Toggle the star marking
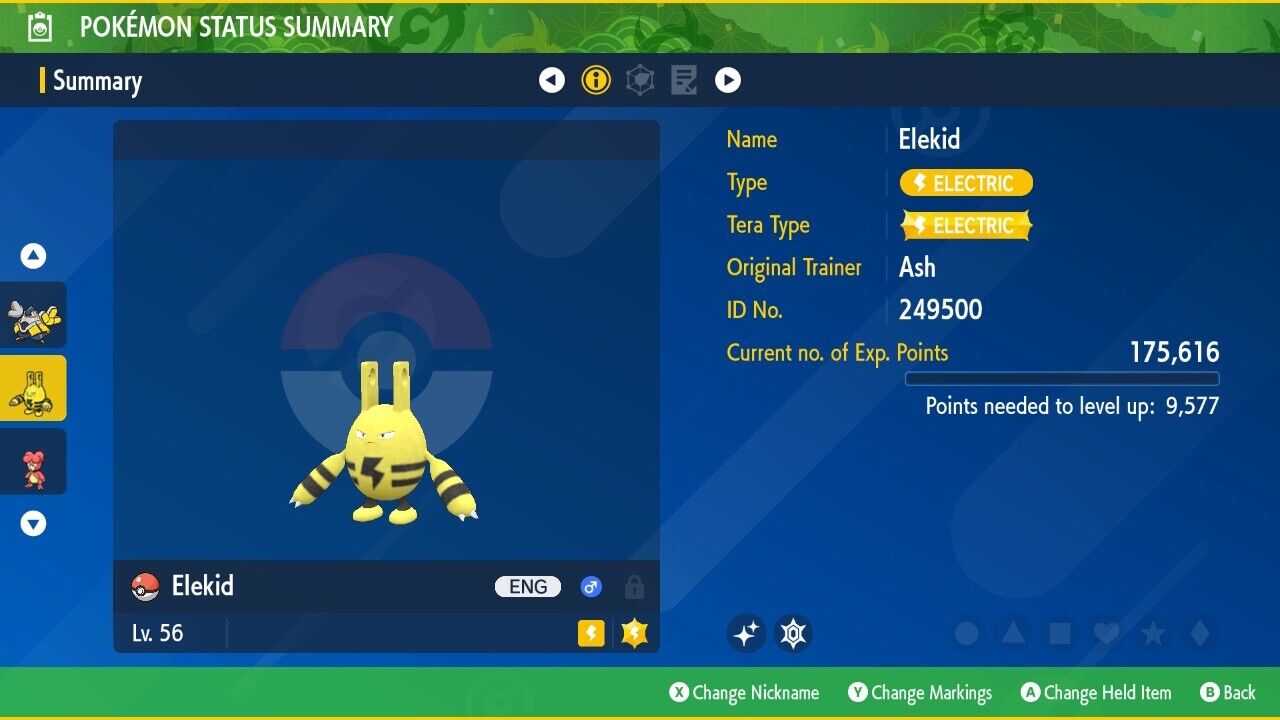Viewport: 1280px width, 720px height. pos(1152,633)
